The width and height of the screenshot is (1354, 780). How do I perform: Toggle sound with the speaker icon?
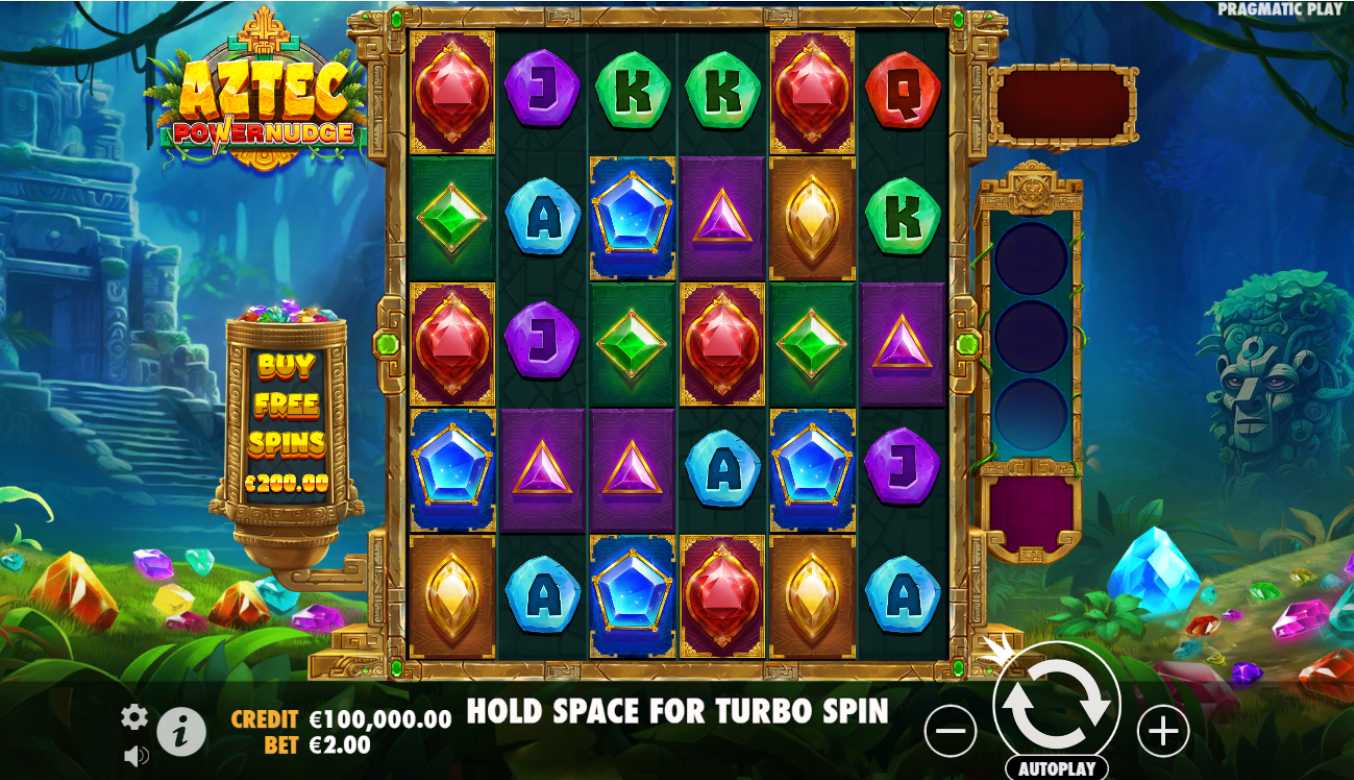135,756
